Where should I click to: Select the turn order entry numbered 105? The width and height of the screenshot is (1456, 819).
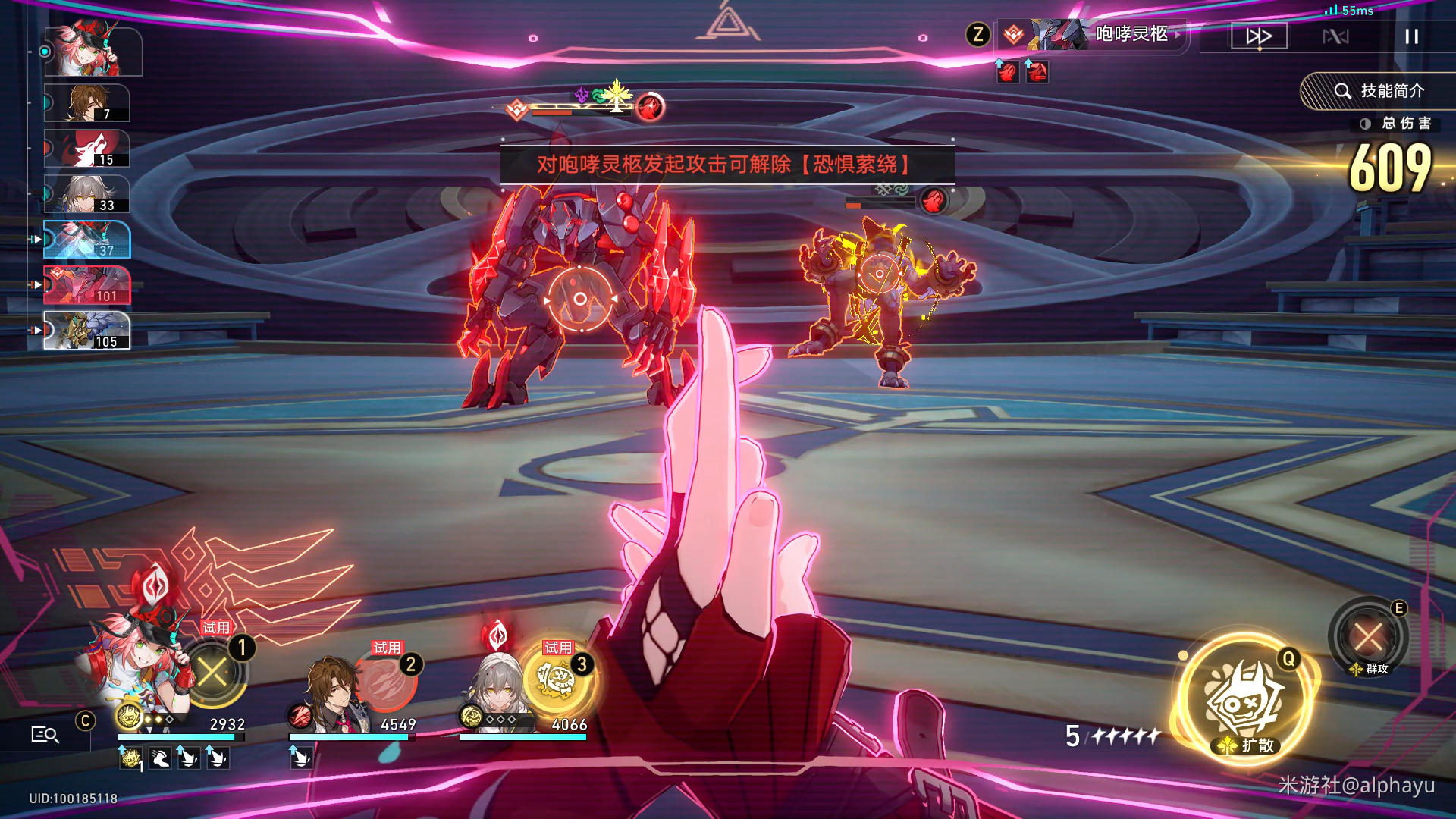(87, 331)
